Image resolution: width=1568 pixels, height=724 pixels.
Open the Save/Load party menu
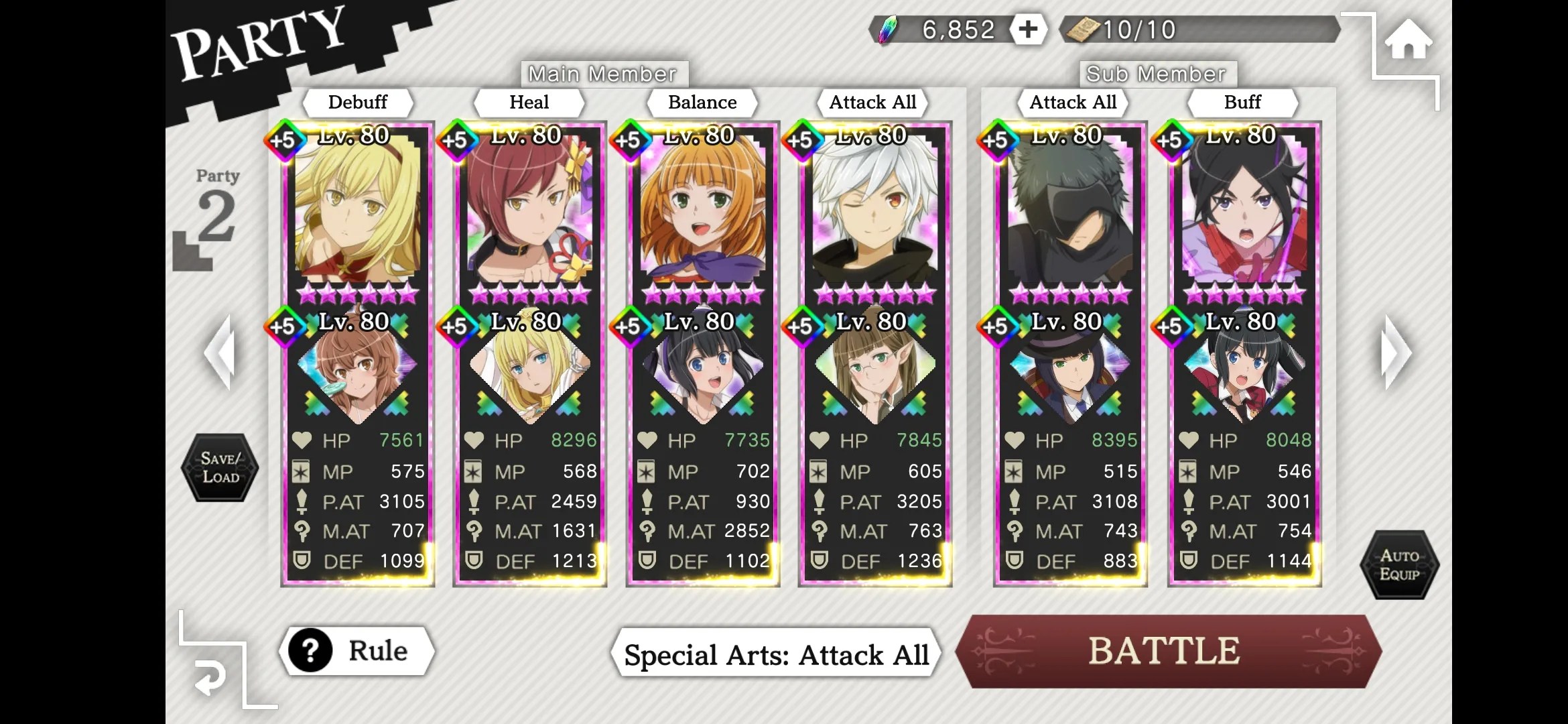point(220,467)
